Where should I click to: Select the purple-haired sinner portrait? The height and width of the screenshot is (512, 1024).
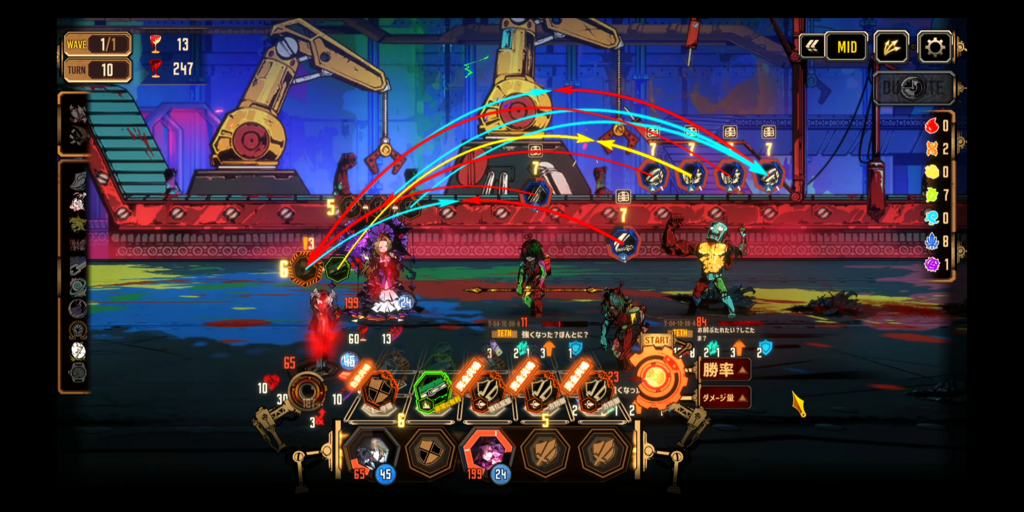coord(486,453)
